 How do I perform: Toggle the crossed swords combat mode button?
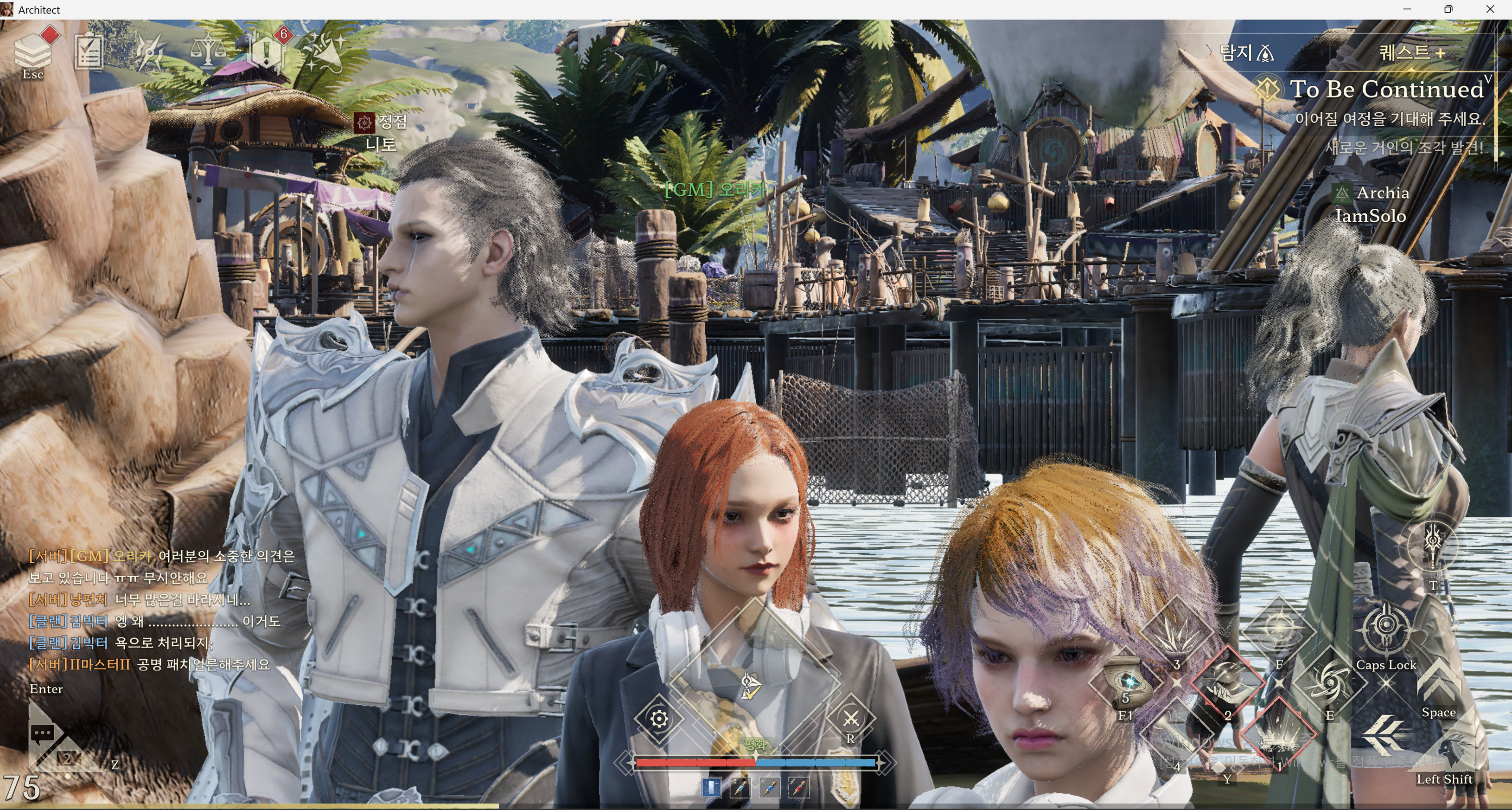click(851, 718)
